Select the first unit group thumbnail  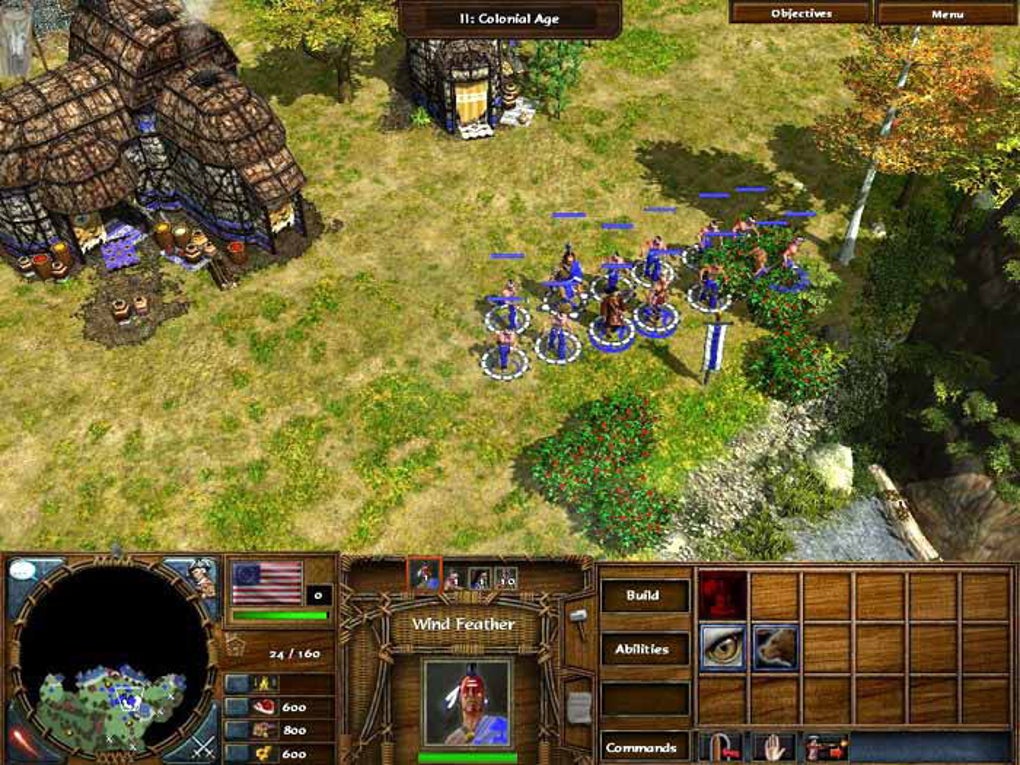pos(425,575)
